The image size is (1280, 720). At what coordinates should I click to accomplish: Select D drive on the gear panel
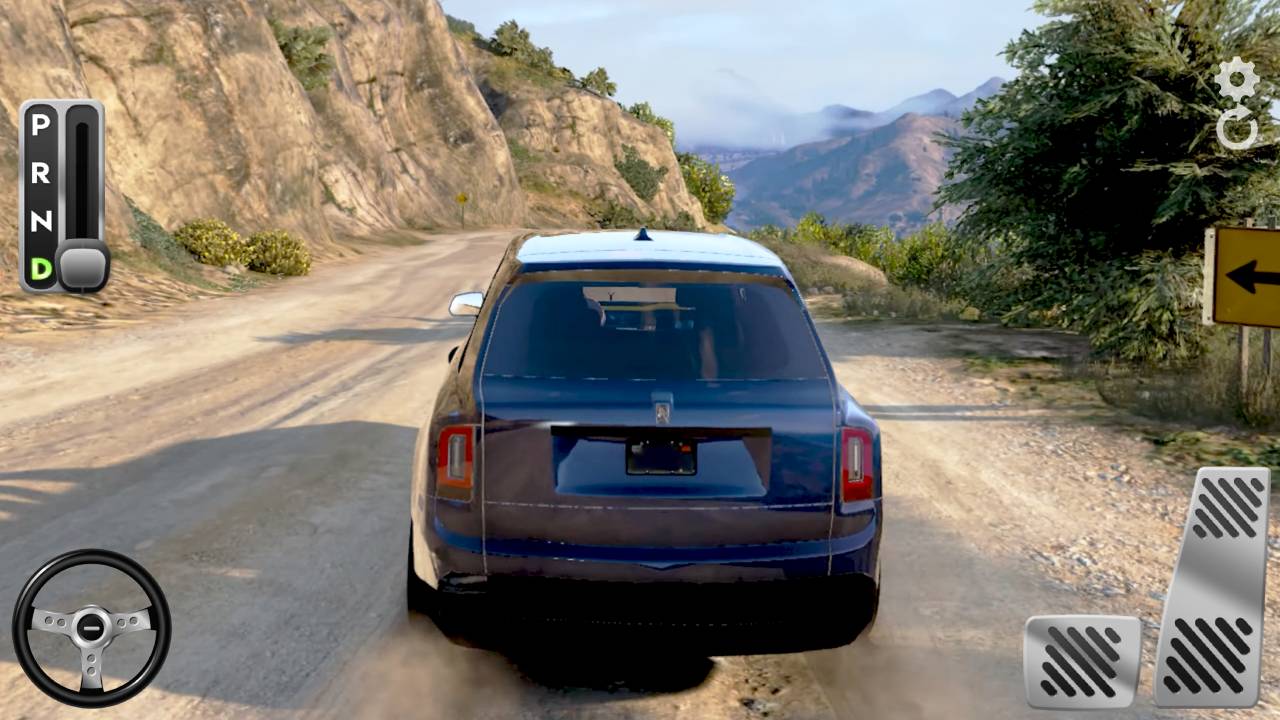click(40, 268)
